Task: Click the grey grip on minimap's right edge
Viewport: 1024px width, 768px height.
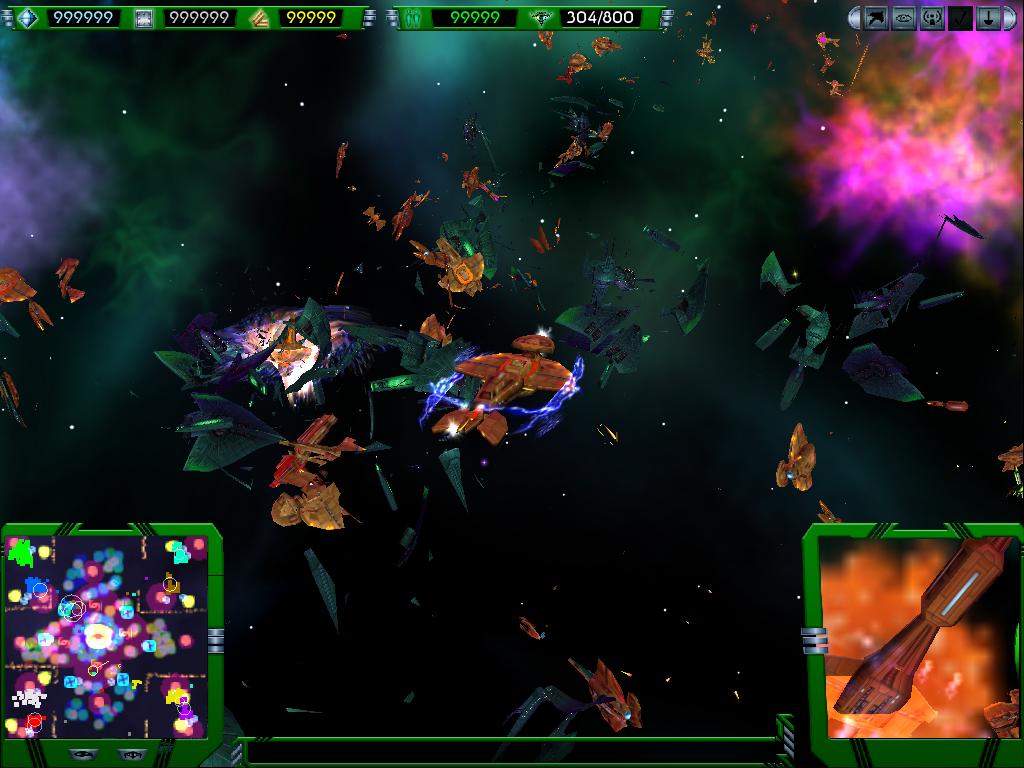Action: point(215,640)
